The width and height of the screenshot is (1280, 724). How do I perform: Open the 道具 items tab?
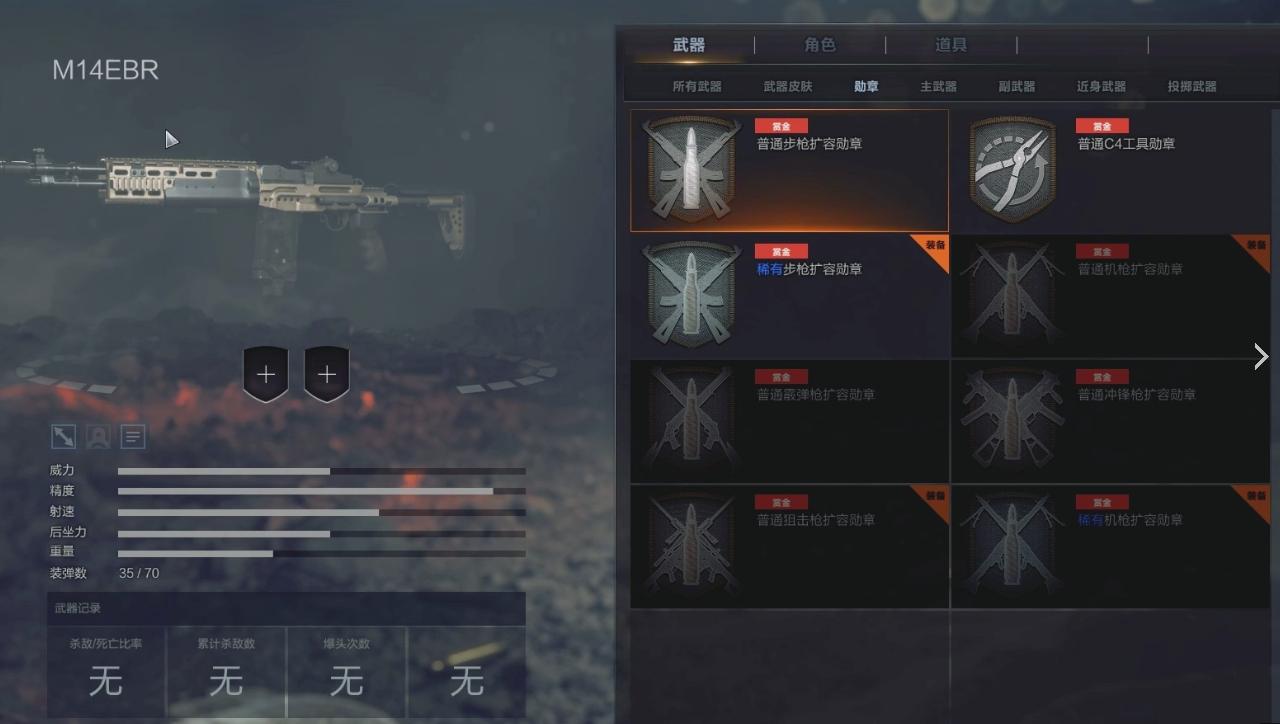point(951,45)
